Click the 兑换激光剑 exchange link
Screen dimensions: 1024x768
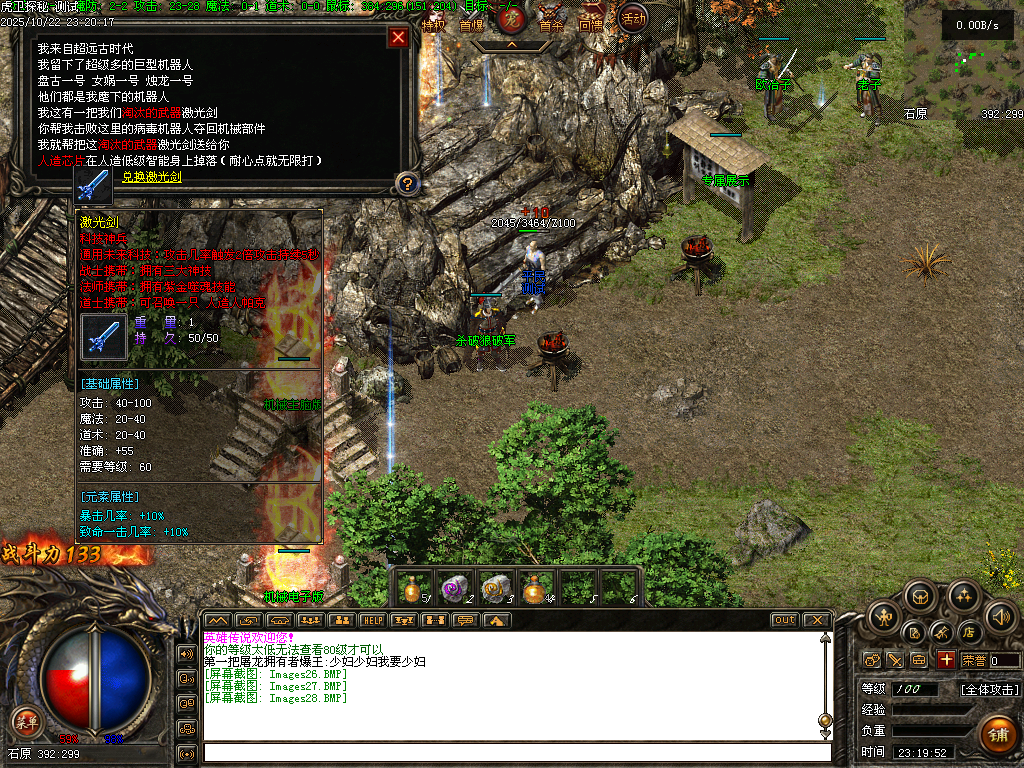point(152,177)
